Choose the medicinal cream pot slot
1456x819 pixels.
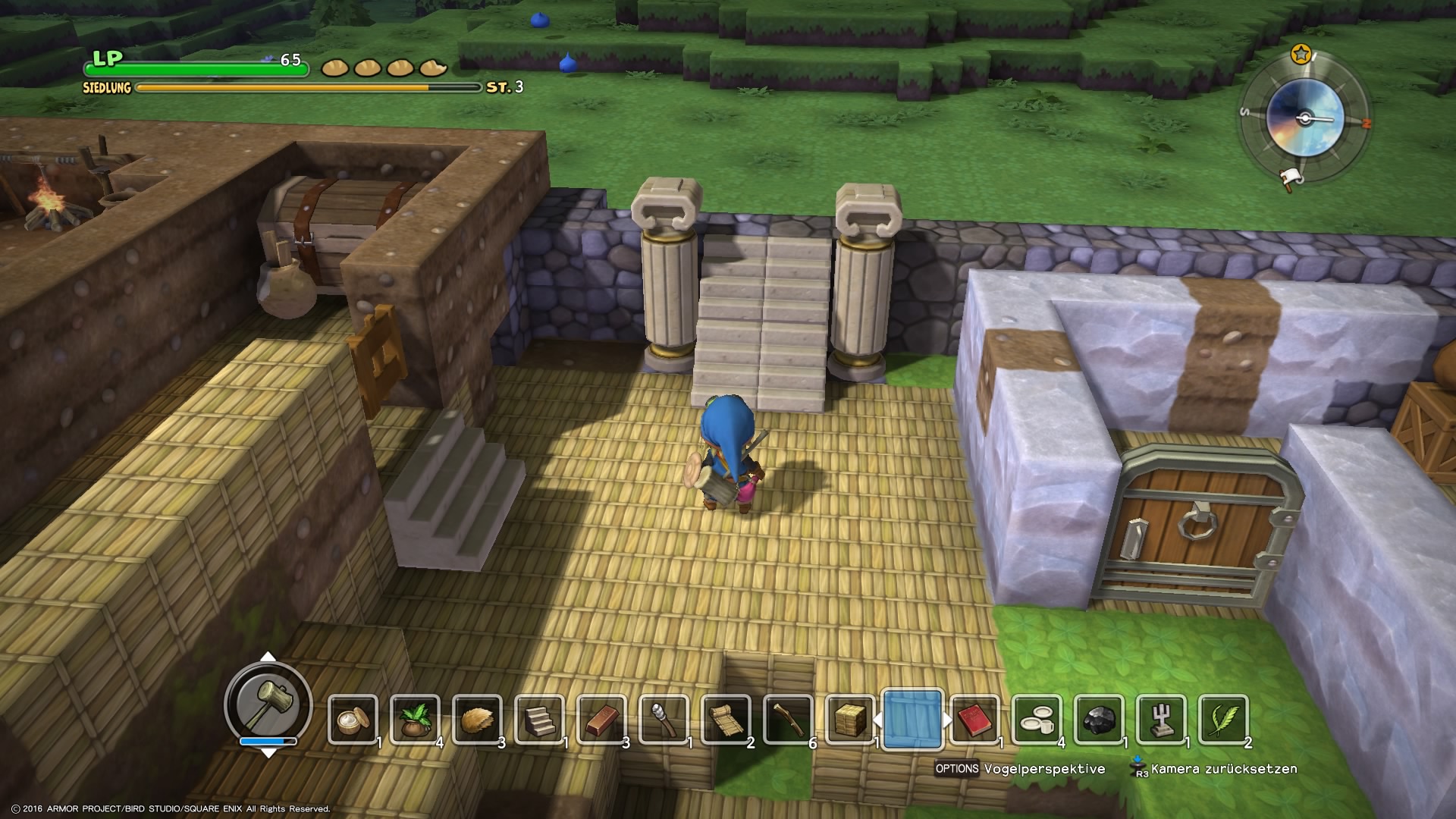(353, 720)
